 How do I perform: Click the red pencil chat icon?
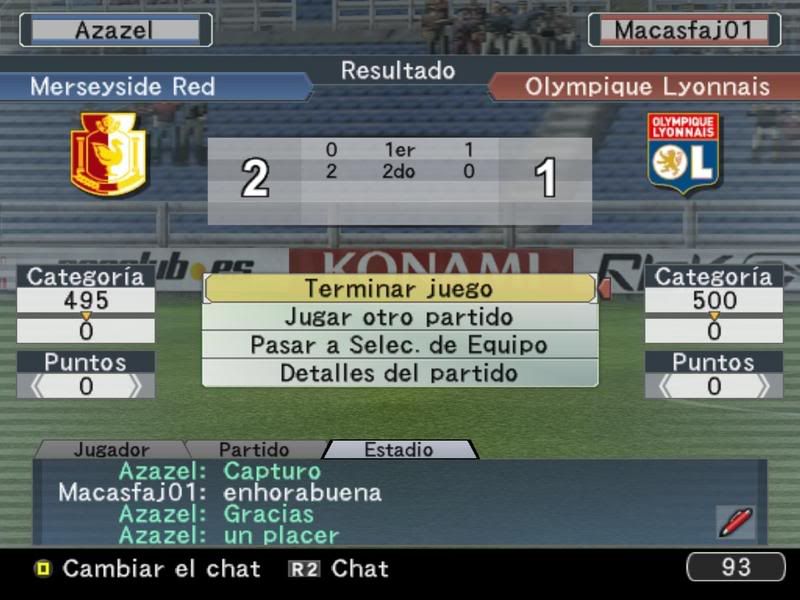[x=734, y=520]
